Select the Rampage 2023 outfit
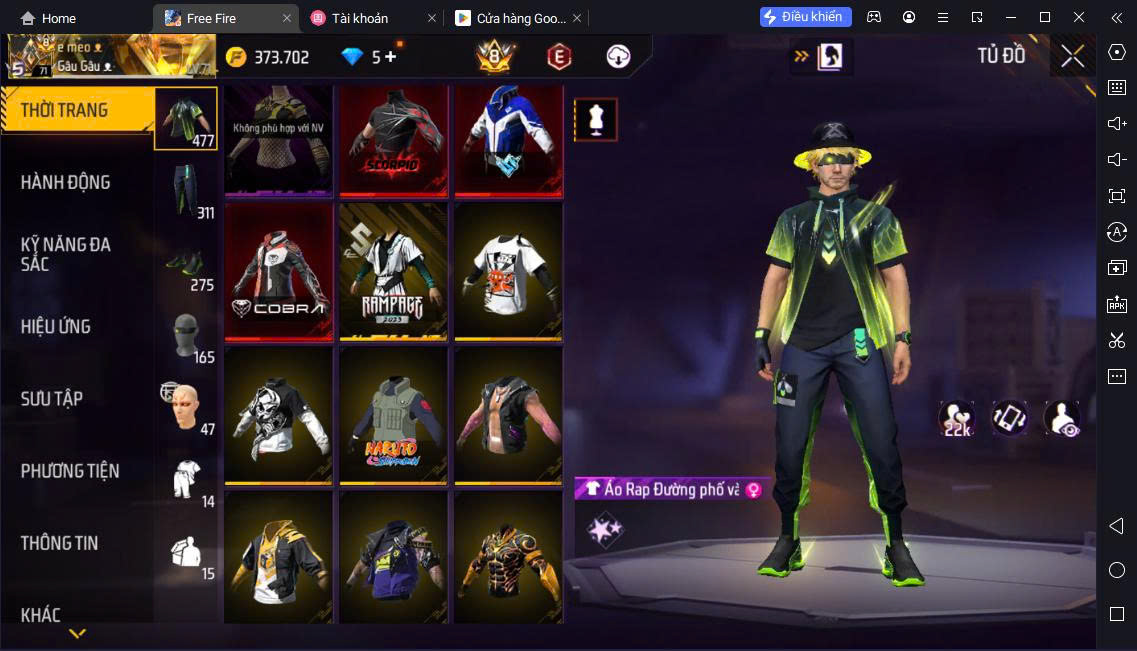This screenshot has width=1137, height=651. click(393, 273)
